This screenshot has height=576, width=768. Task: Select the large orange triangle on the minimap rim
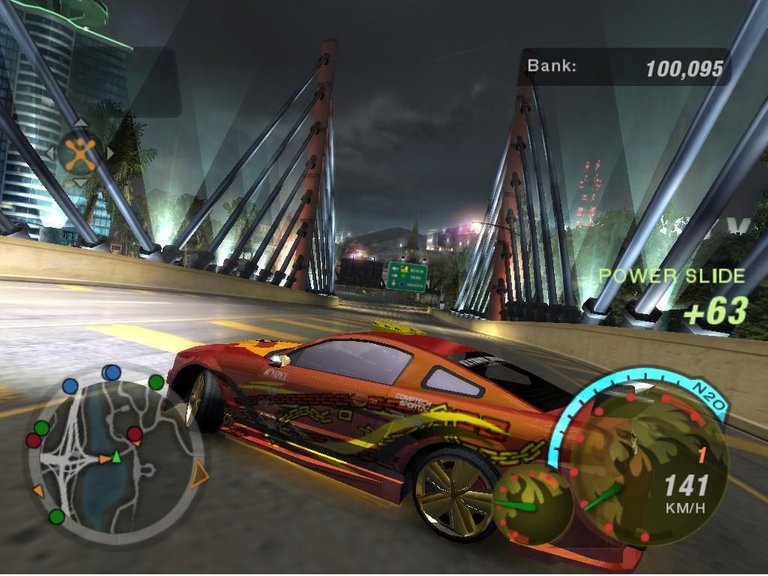click(x=199, y=474)
